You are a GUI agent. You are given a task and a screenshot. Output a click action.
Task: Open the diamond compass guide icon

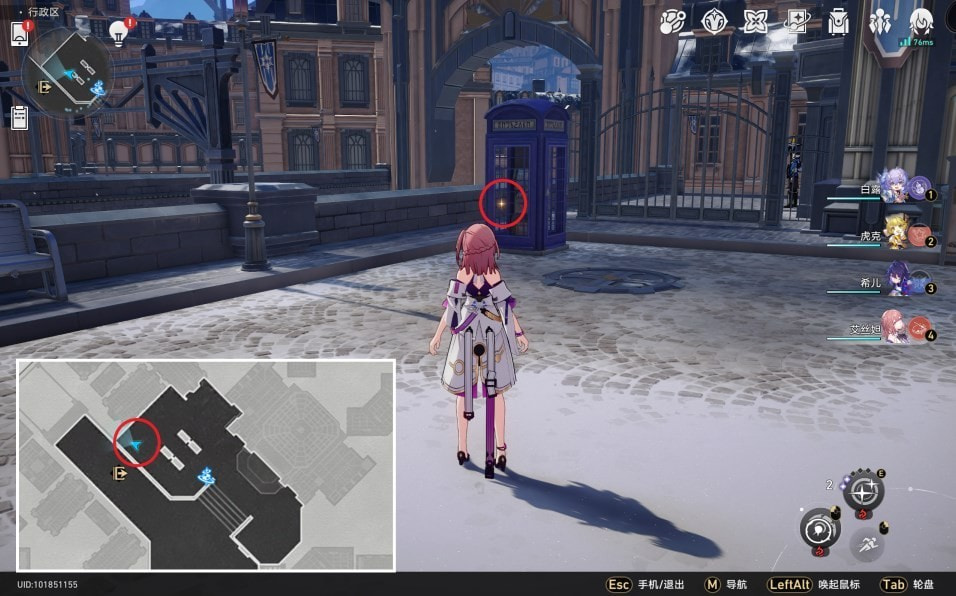[x=714, y=21]
